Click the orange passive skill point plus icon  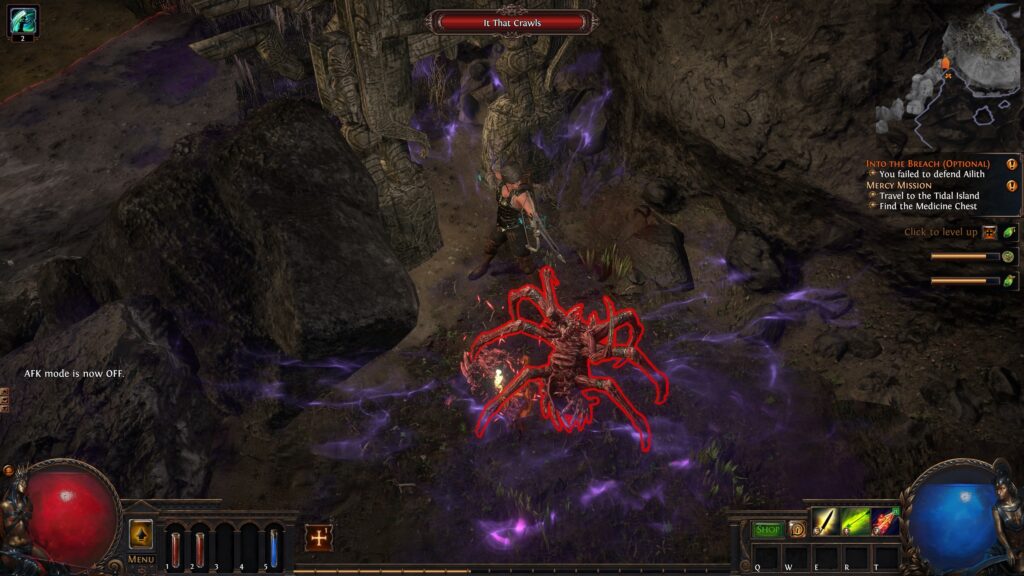pos(319,537)
